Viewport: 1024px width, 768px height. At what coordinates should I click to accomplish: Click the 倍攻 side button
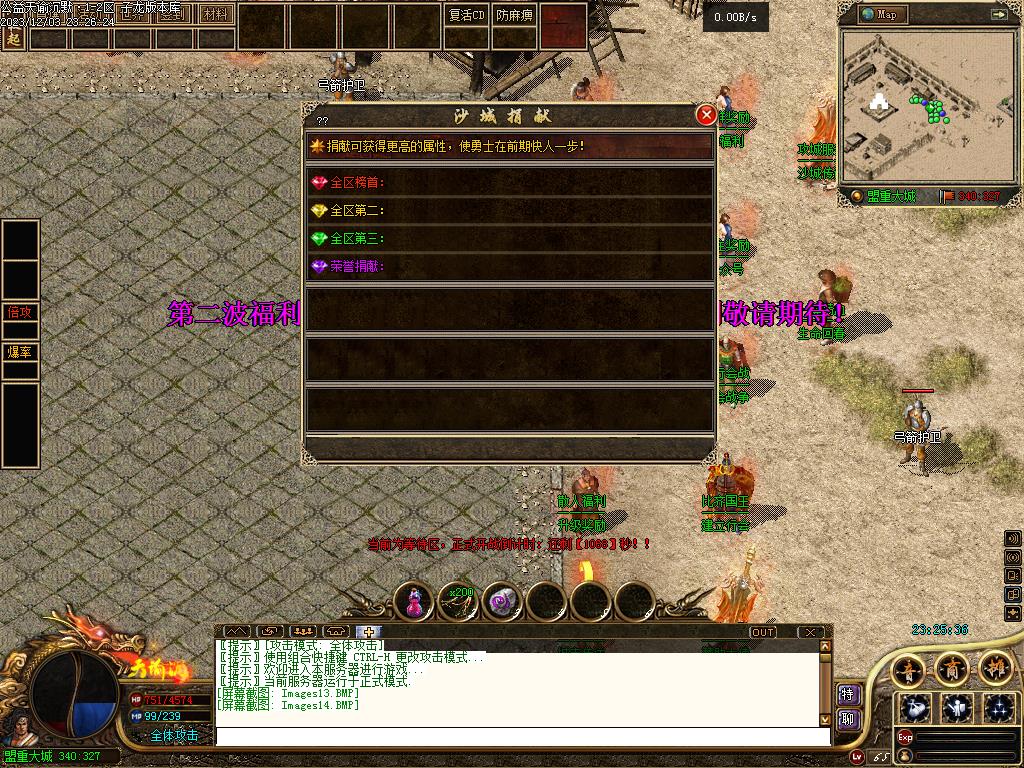click(x=20, y=312)
